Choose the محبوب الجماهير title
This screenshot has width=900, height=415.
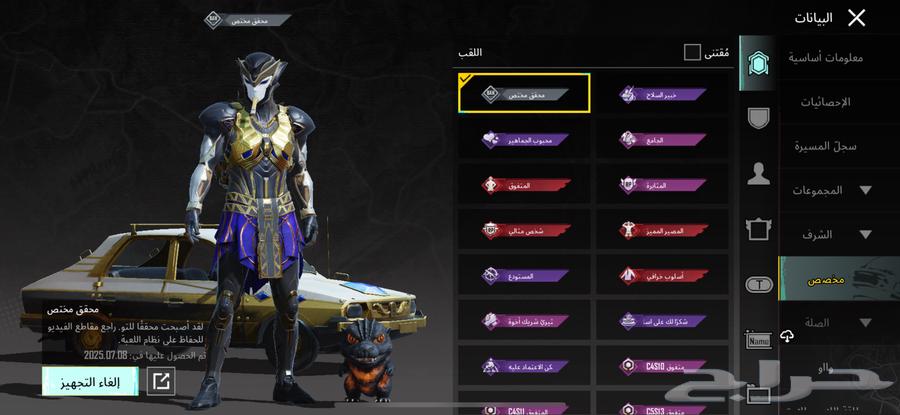click(x=524, y=140)
